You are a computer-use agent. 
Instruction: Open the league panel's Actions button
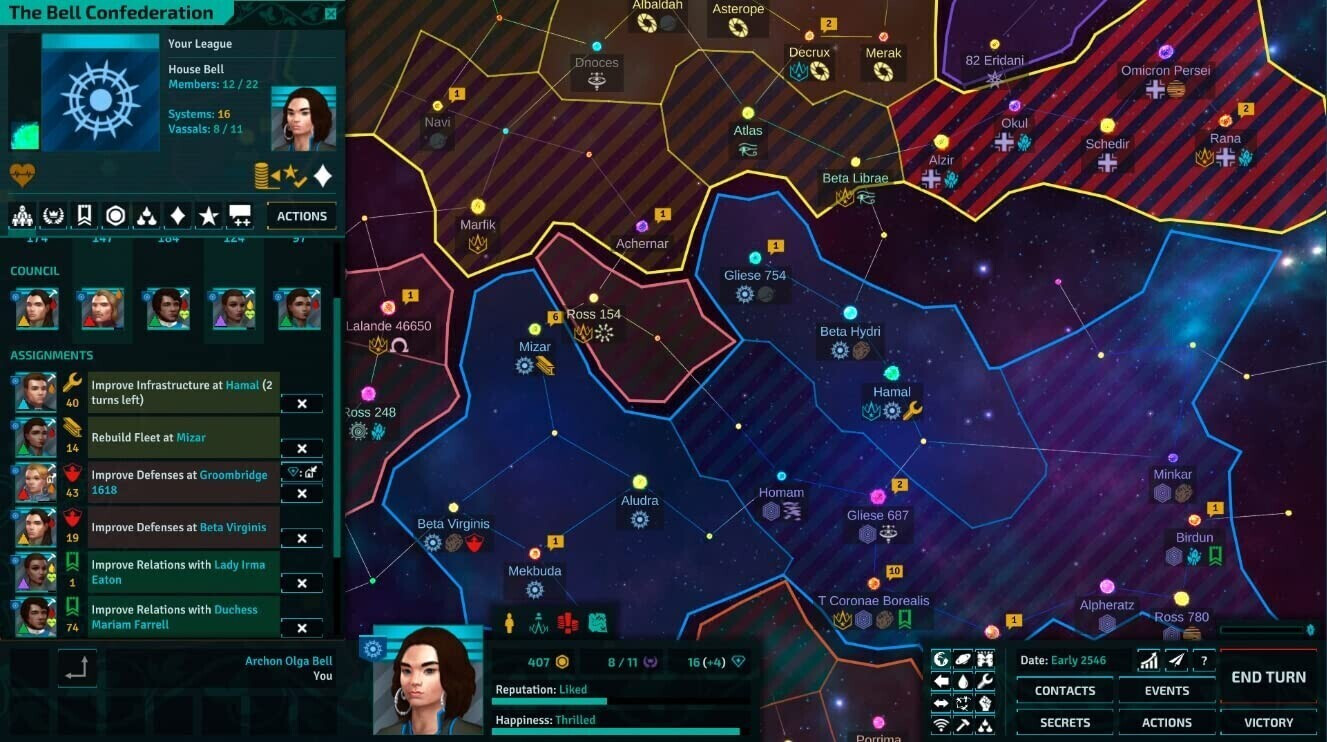coord(301,216)
